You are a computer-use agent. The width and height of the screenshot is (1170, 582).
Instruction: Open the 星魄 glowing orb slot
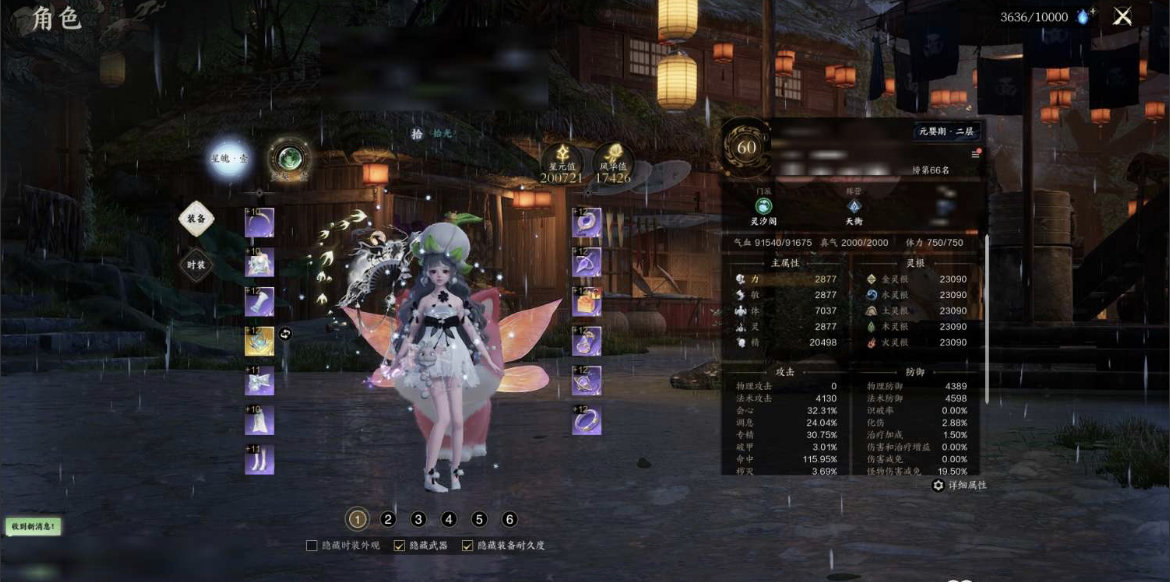pos(229,159)
